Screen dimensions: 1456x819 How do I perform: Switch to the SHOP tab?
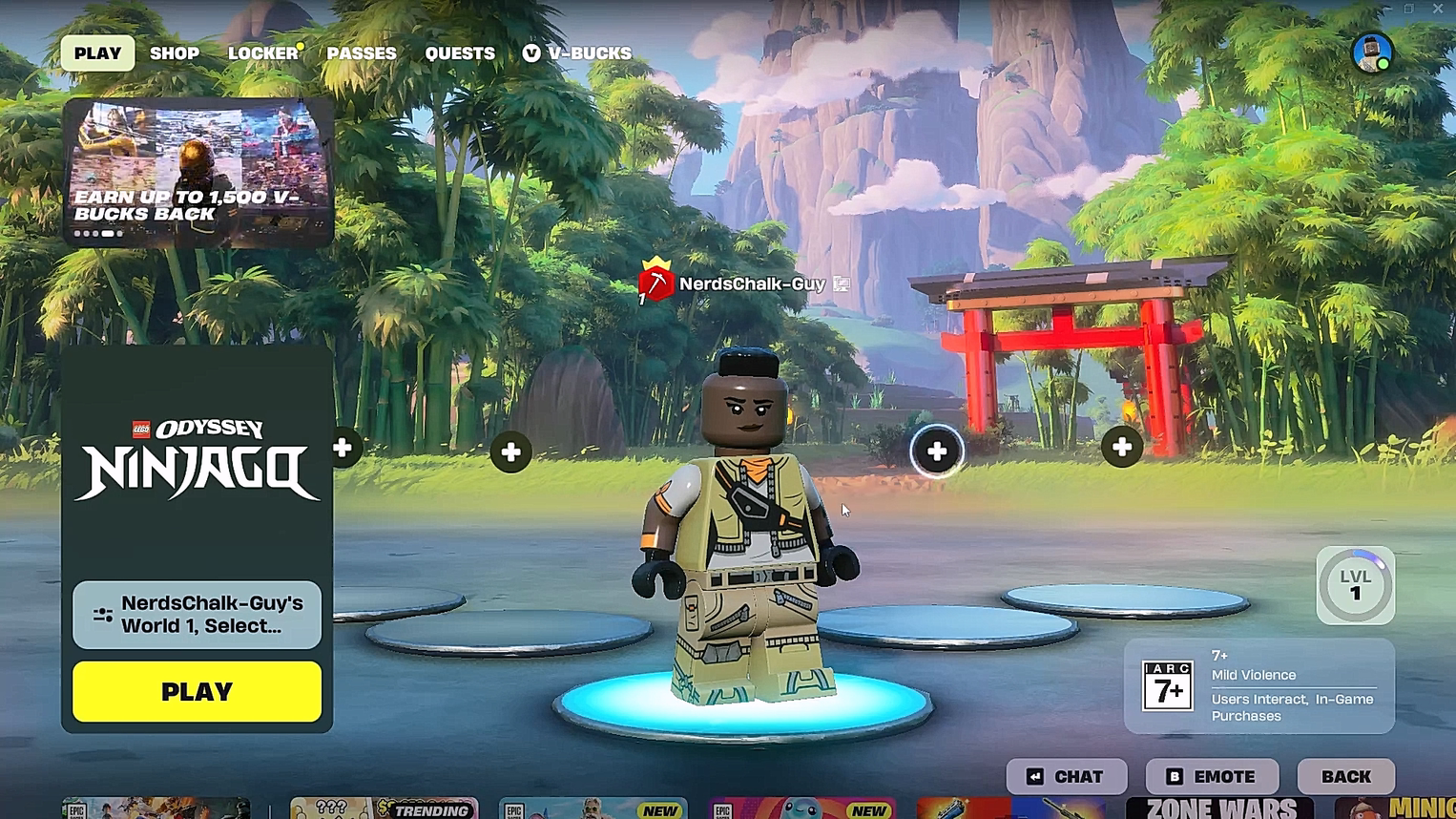[x=175, y=53]
